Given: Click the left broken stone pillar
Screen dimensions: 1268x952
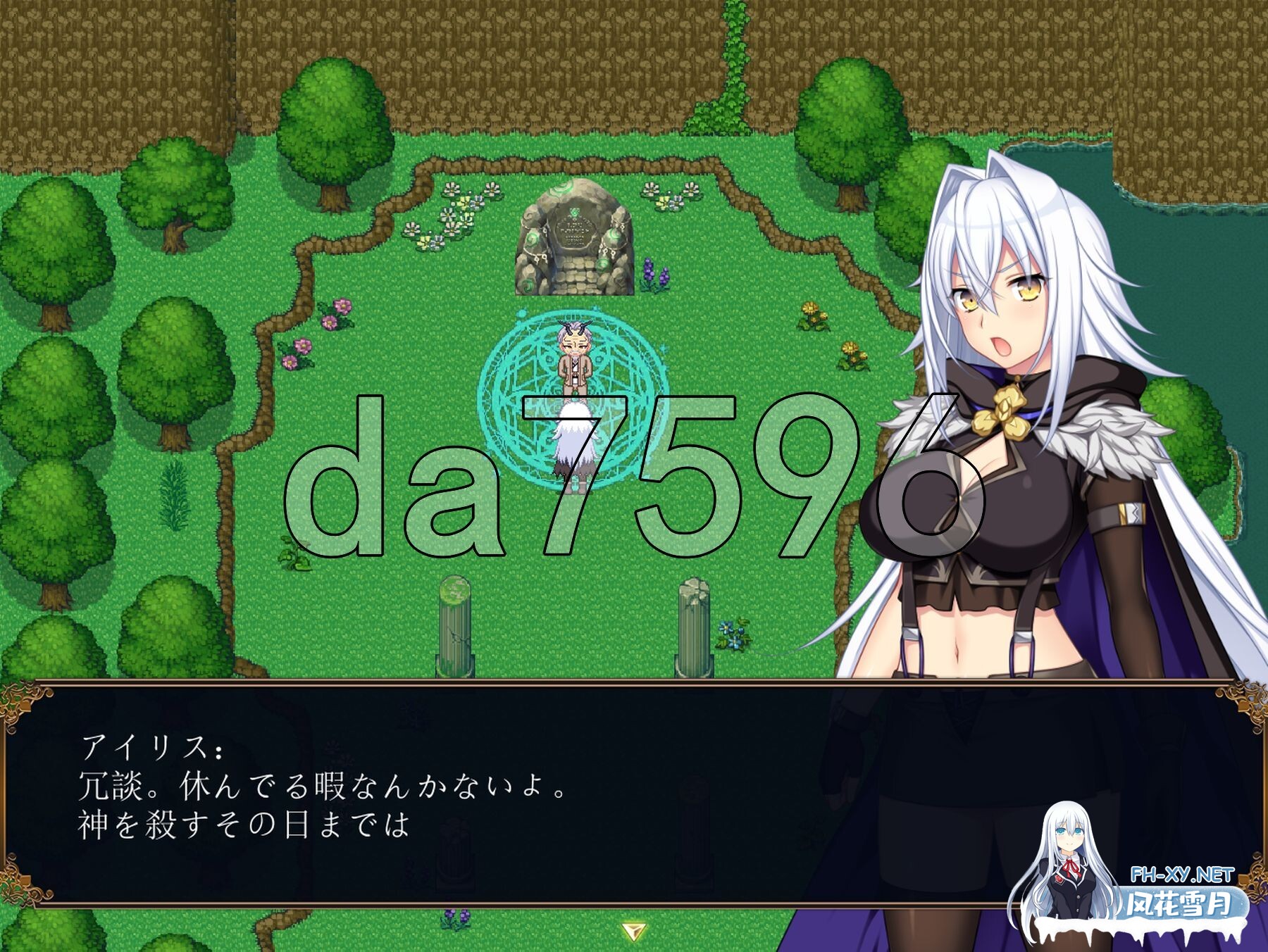Looking at the screenshot, I should (x=454, y=627).
